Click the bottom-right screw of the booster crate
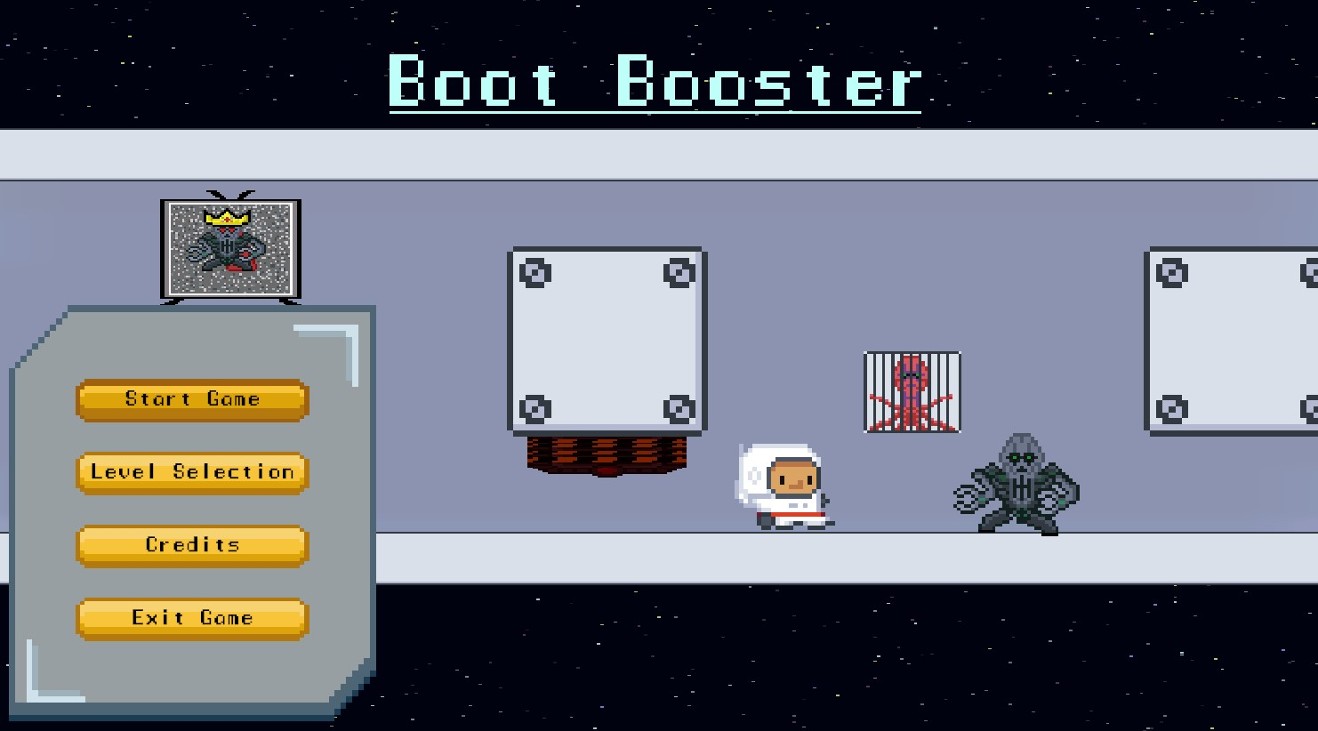 [679, 410]
